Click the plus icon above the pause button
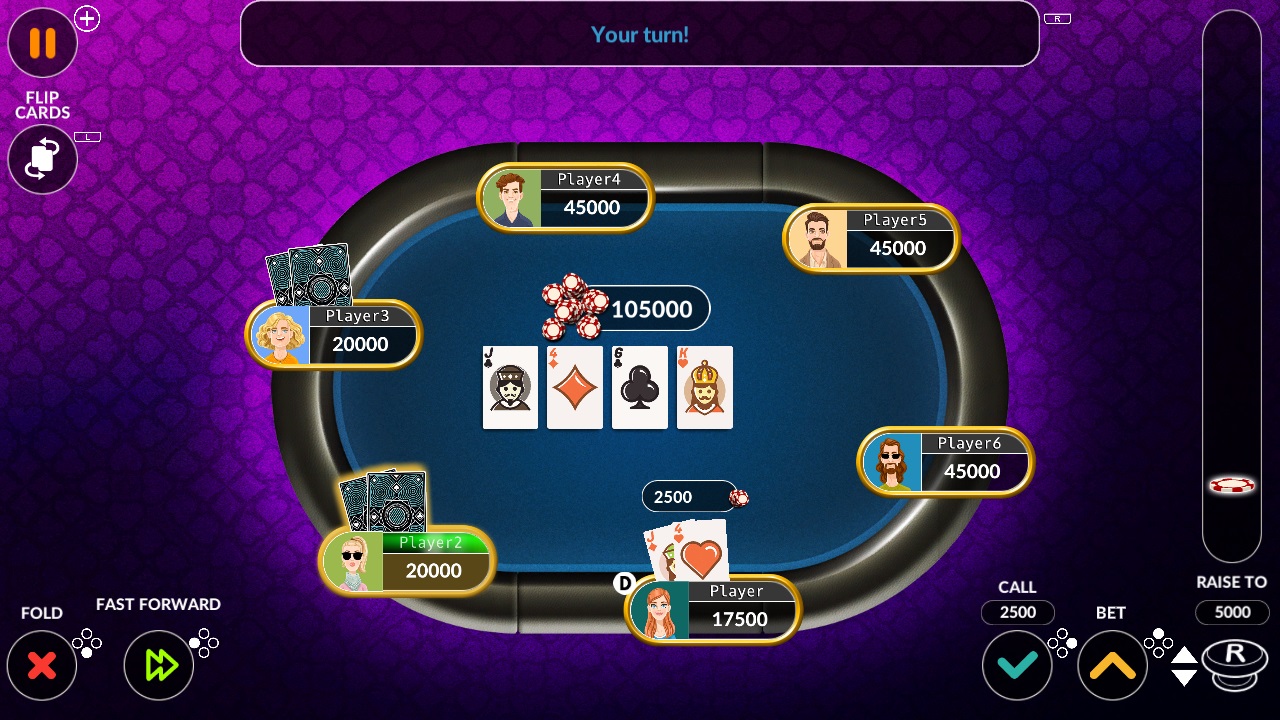The width and height of the screenshot is (1280, 720). pos(86,18)
